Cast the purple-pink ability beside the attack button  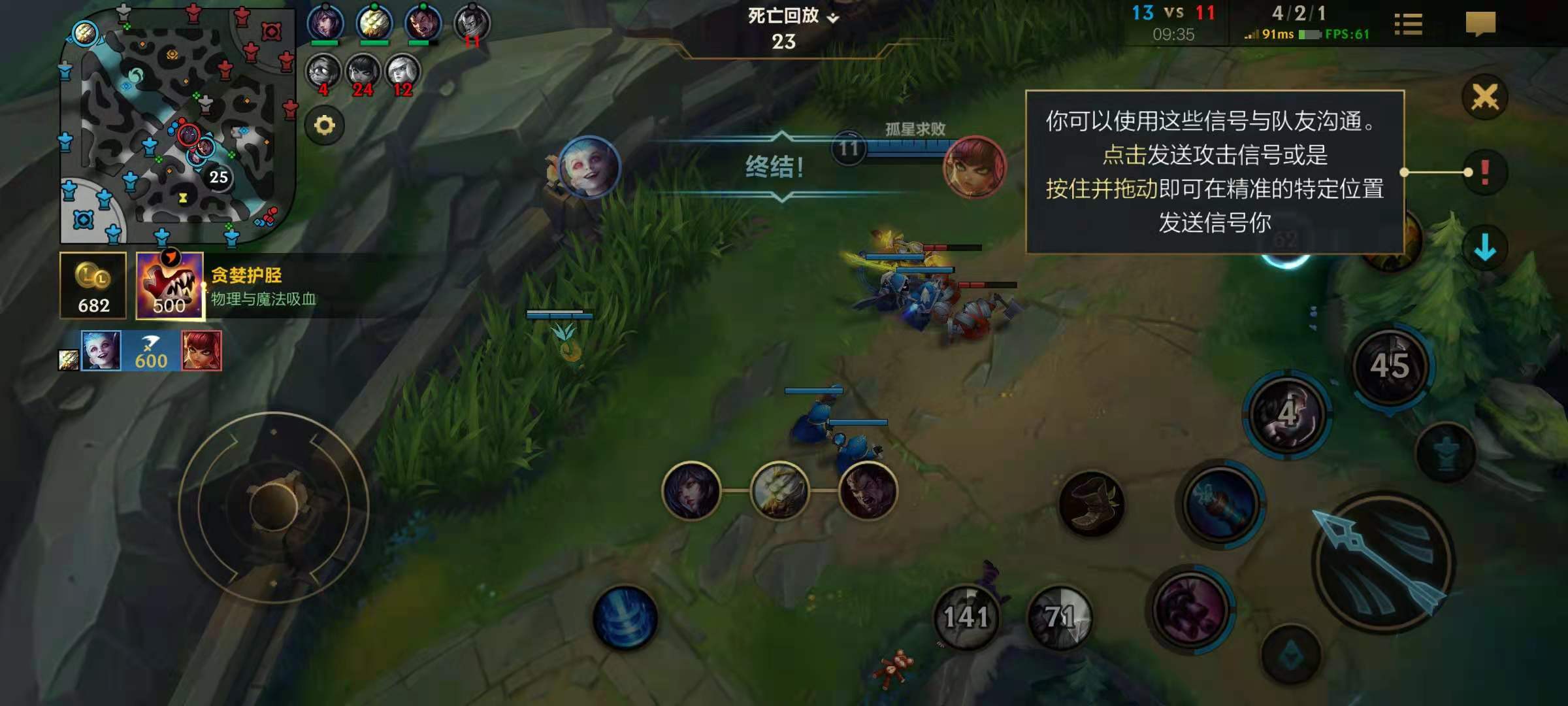[1190, 609]
